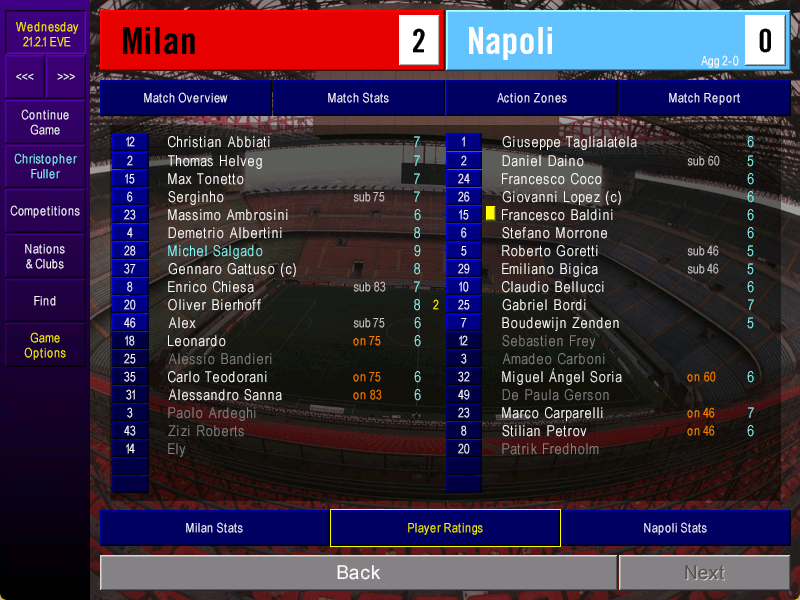Click the Back button
This screenshot has height=600, width=800.
tap(358, 572)
